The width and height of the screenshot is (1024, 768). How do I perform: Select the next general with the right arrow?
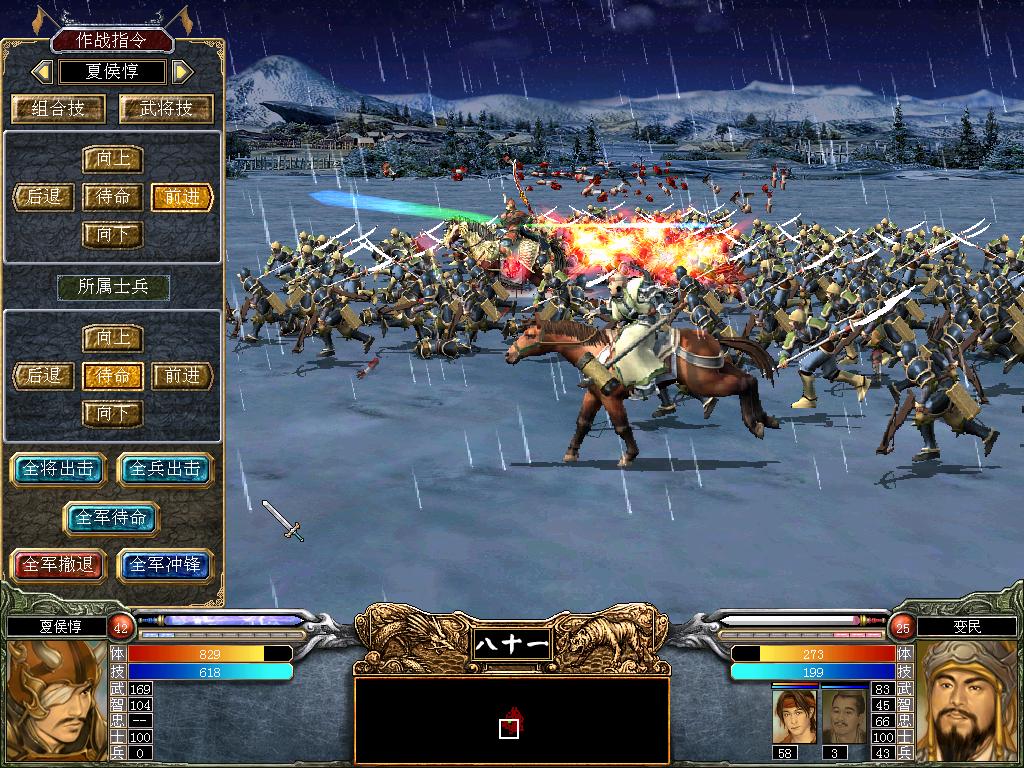coord(181,72)
